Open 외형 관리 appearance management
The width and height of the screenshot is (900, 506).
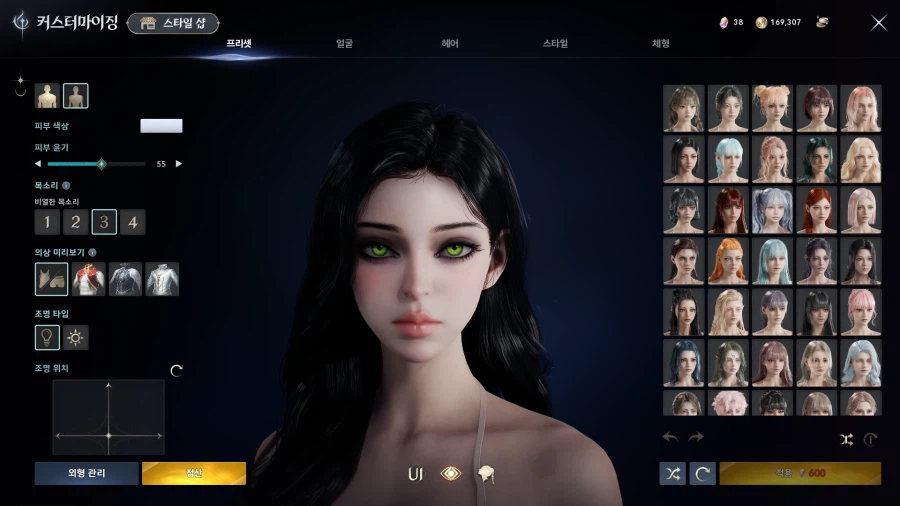[x=86, y=473]
